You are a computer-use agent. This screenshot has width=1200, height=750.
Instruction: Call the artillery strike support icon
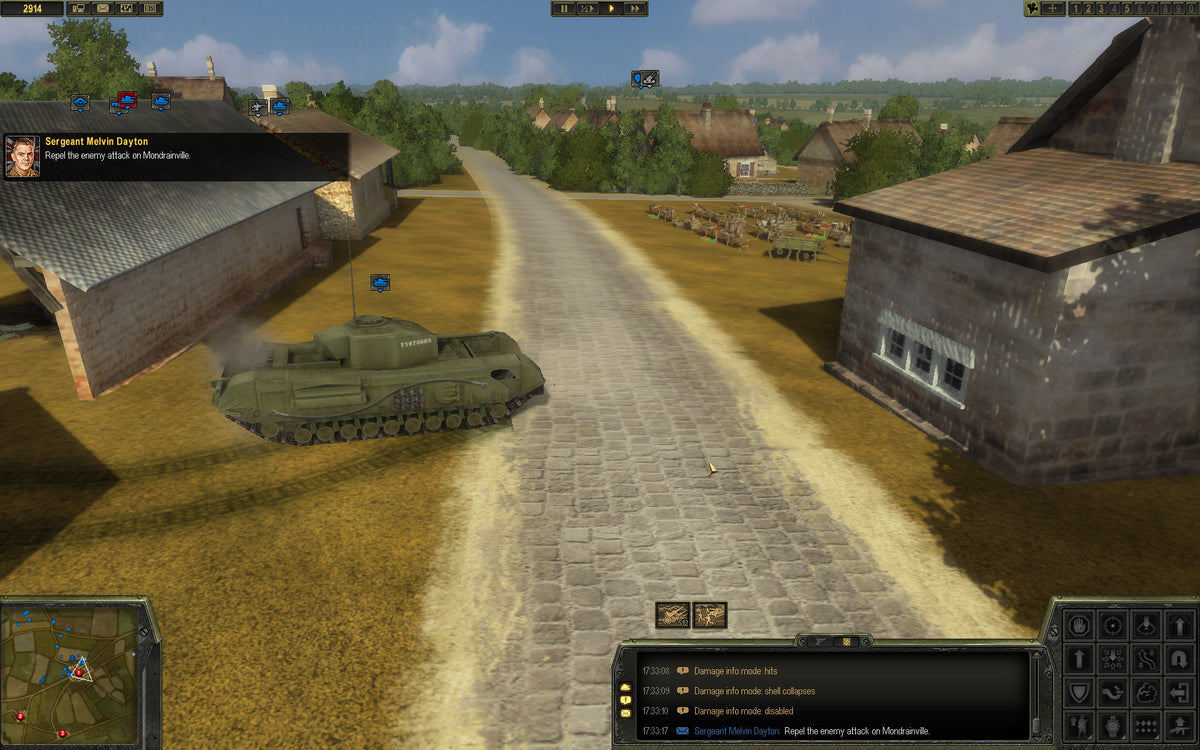click(x=671, y=615)
